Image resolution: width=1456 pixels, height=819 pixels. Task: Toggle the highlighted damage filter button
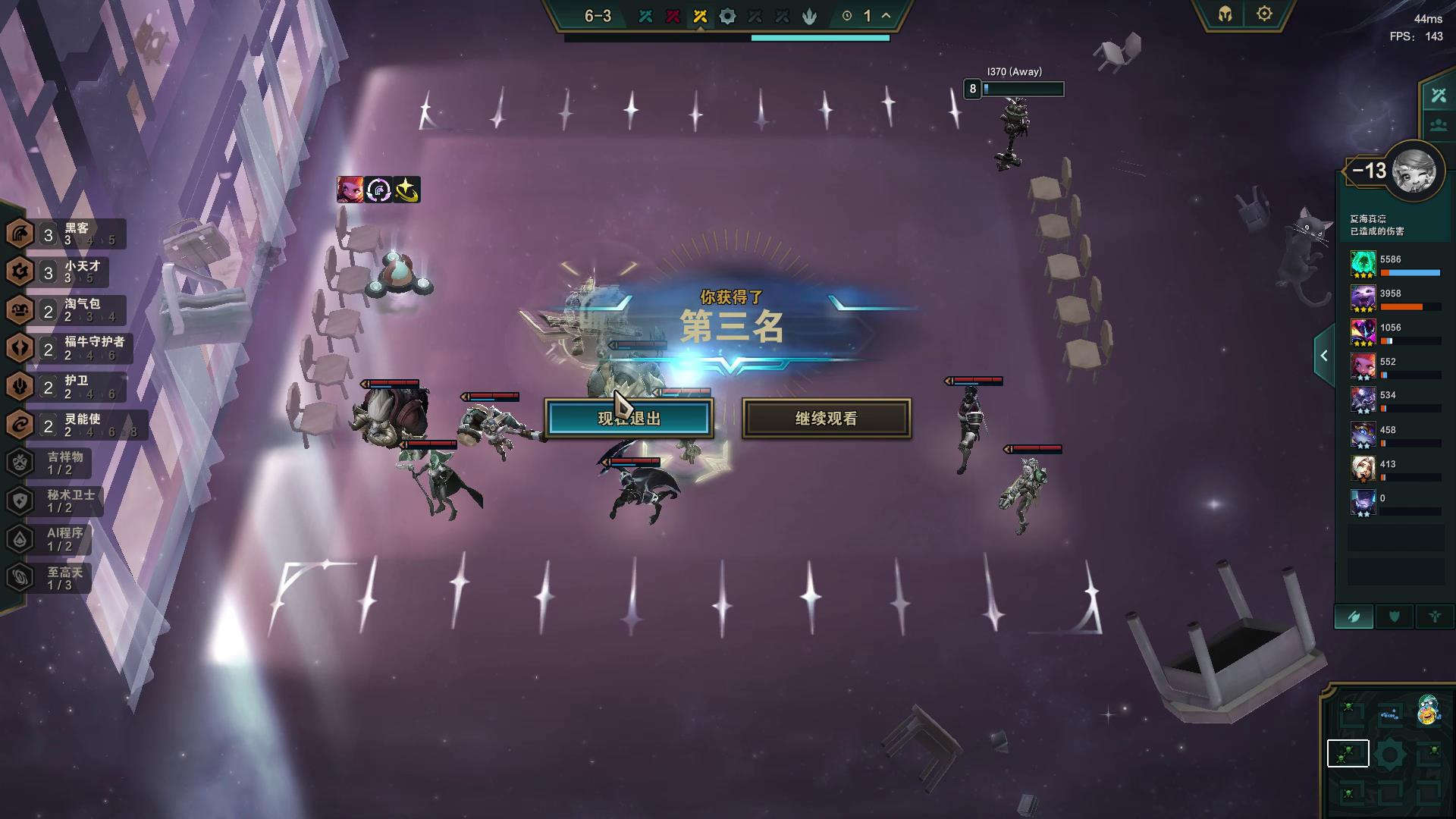(x=1355, y=617)
